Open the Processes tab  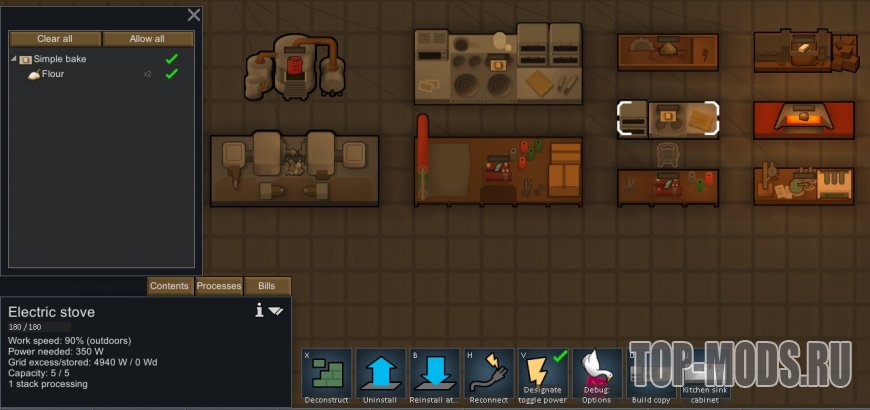[x=218, y=286]
